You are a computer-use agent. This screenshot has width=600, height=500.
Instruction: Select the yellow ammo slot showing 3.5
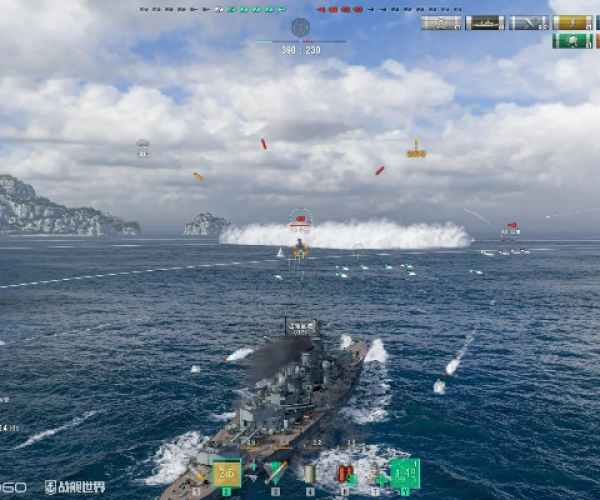click(x=226, y=472)
